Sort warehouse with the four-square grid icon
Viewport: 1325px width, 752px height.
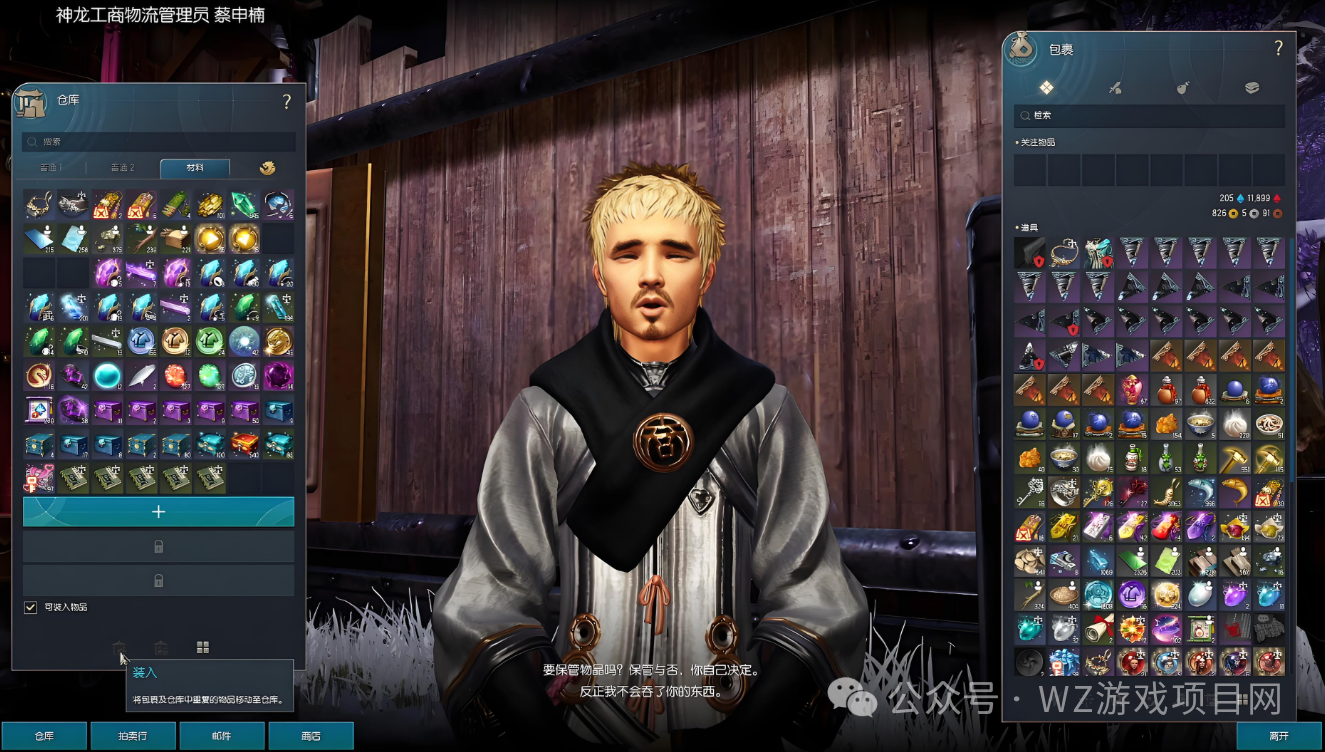pyautogui.click(x=203, y=648)
